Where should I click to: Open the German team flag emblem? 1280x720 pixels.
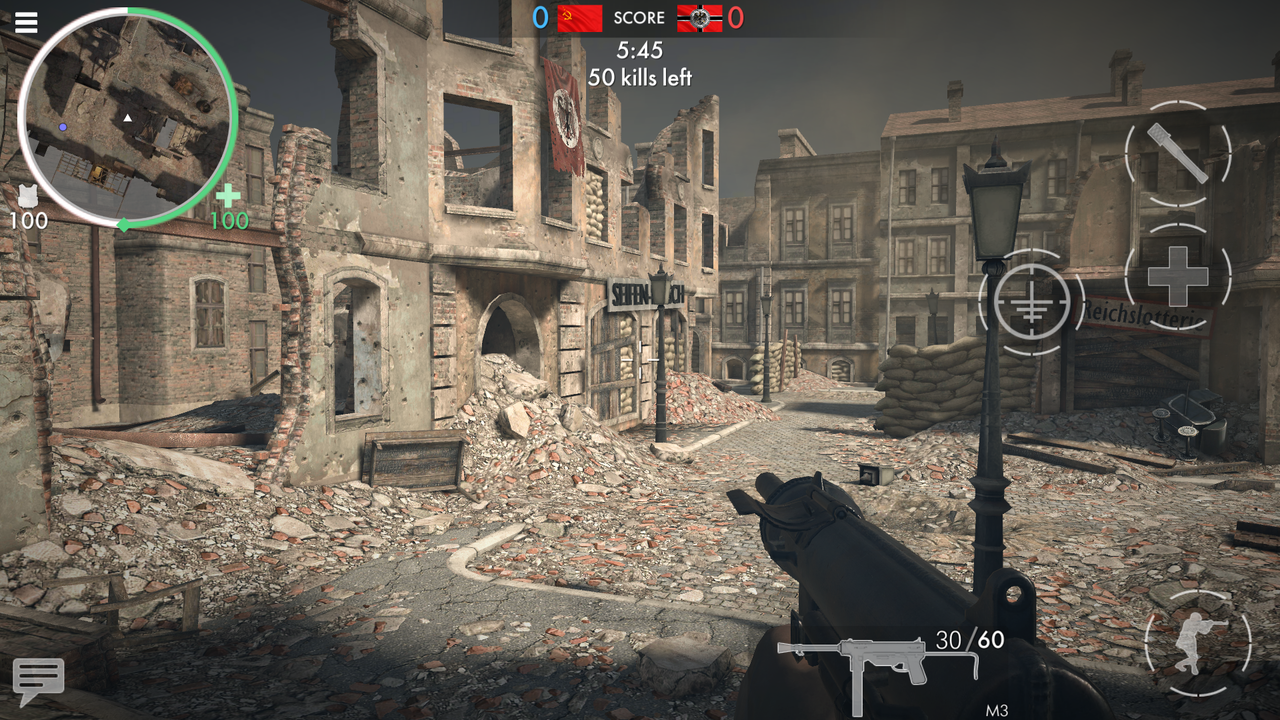pos(697,17)
